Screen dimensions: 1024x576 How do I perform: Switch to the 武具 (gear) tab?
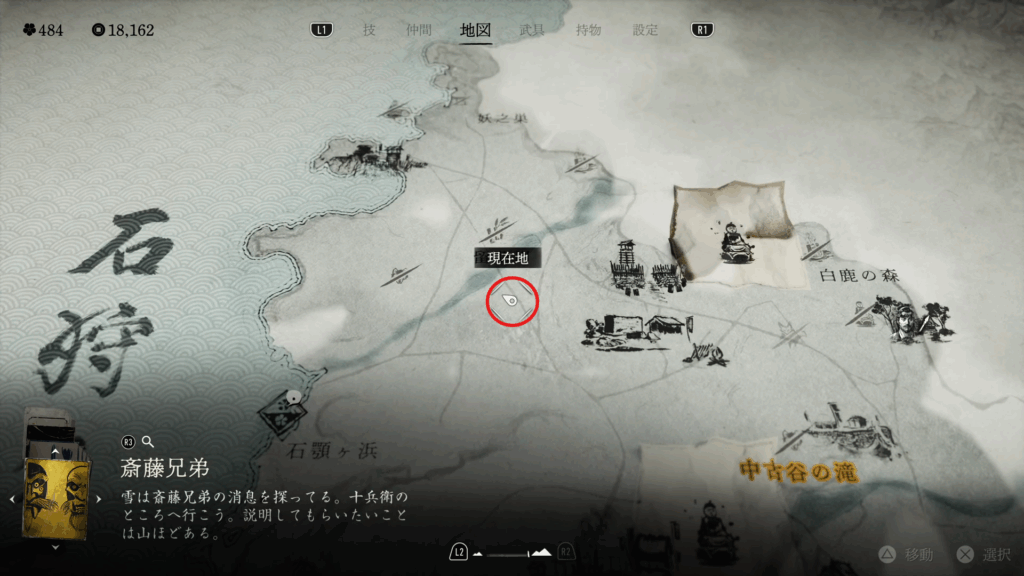tap(532, 30)
